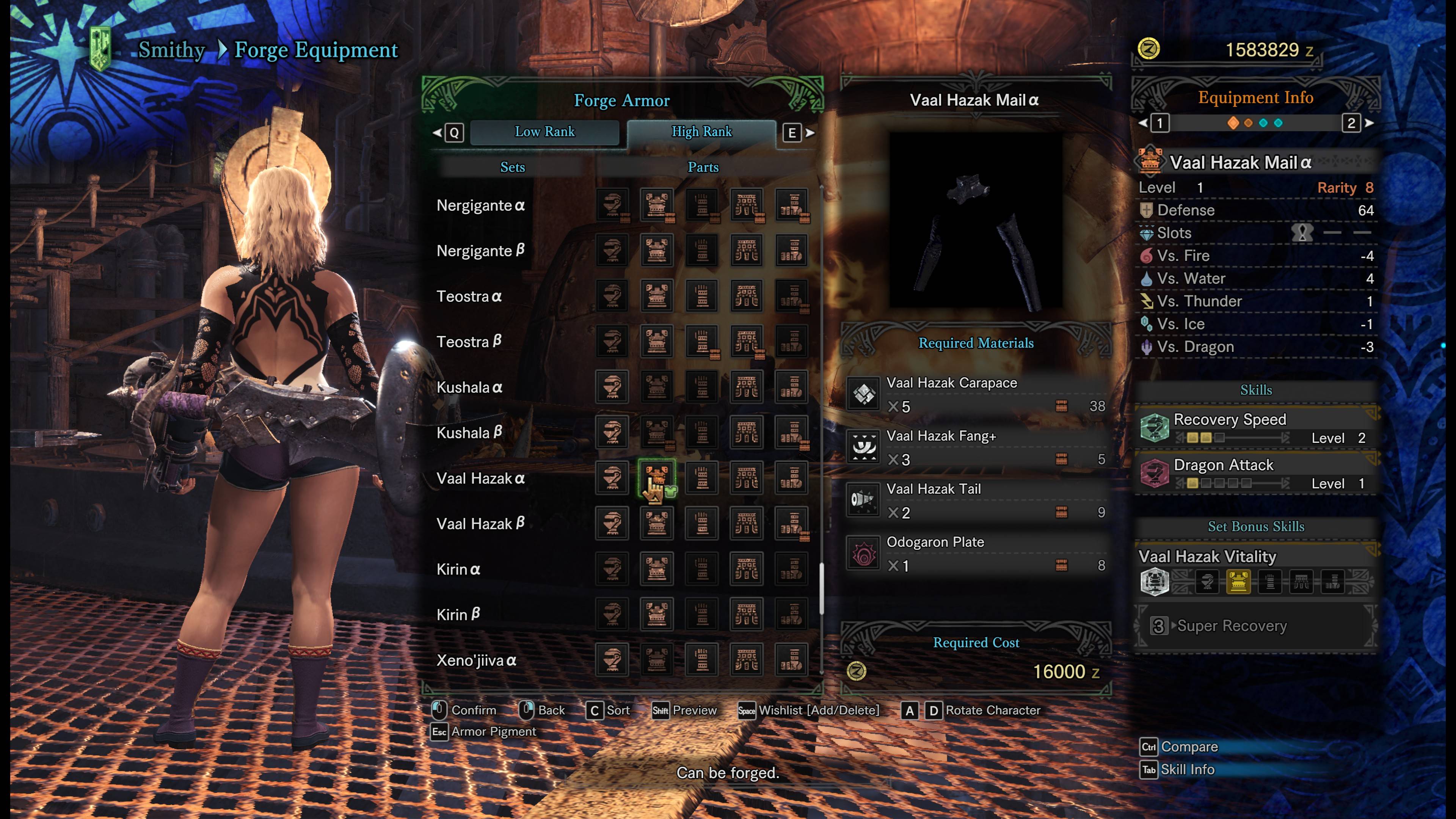
Task: Pick the Teostra α vambraces icon
Action: (701, 296)
